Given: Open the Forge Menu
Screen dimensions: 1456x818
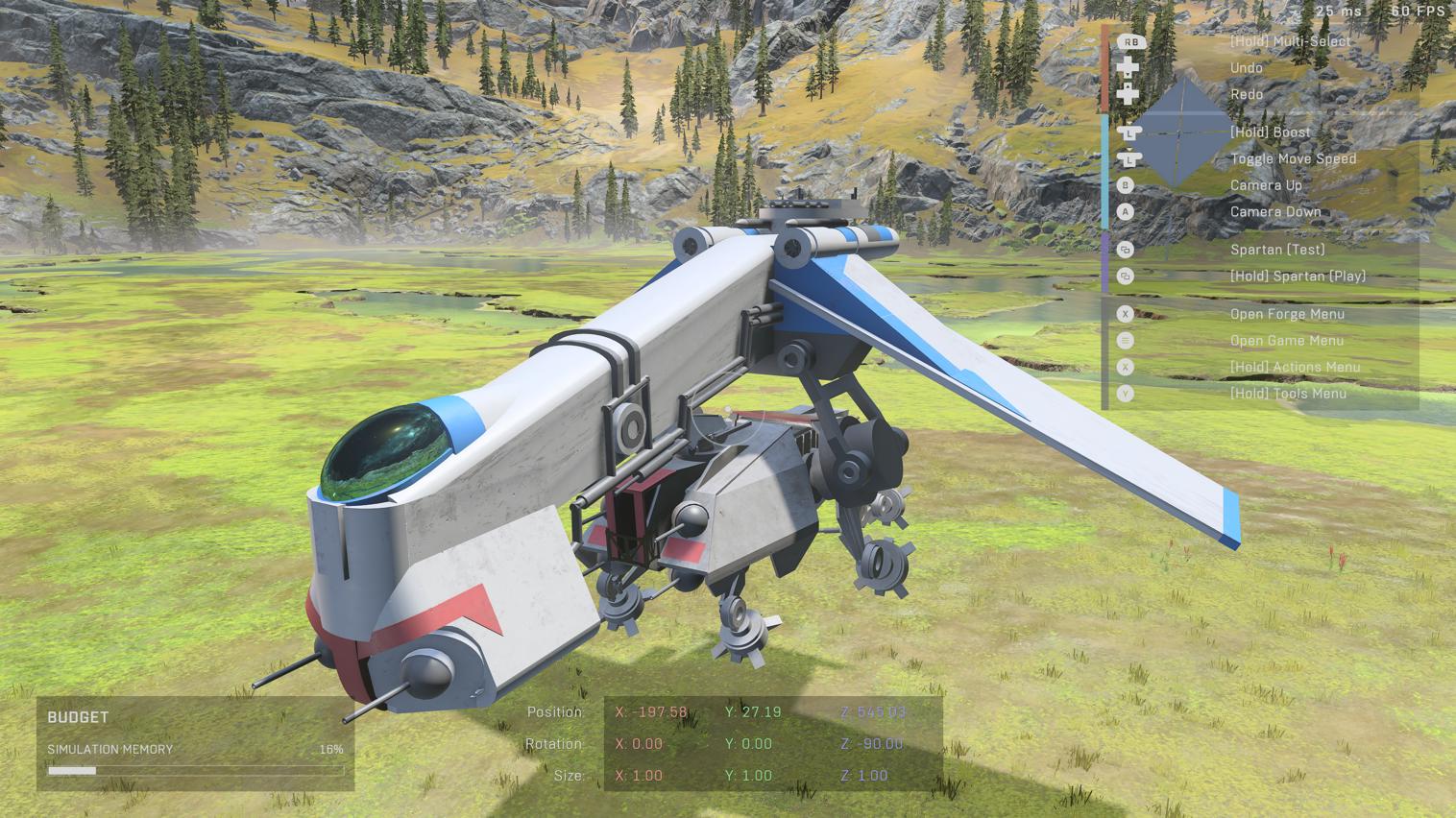Looking at the screenshot, I should tap(1287, 313).
